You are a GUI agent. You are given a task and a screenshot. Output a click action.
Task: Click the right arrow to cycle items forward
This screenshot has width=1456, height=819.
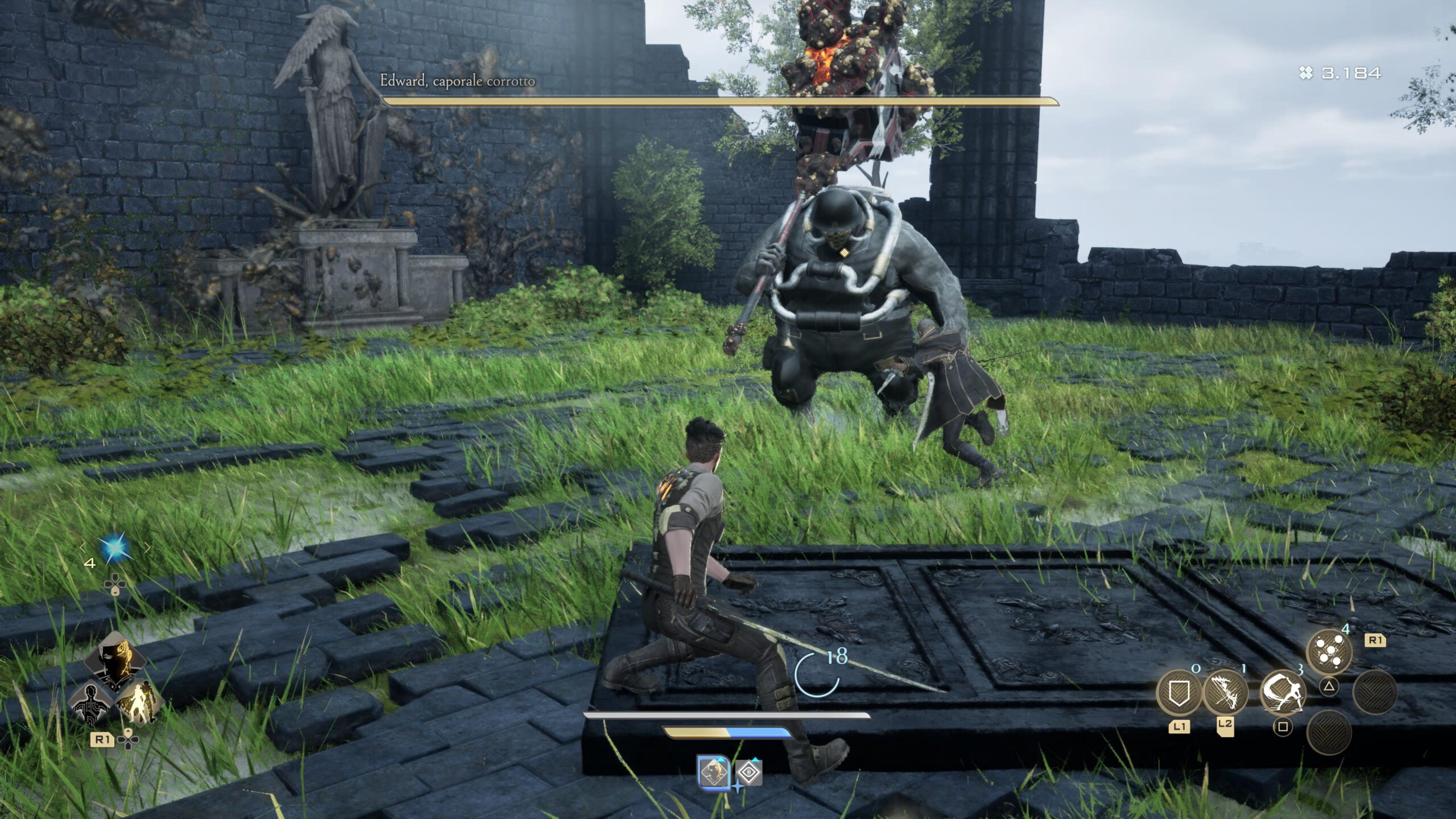pos(147,548)
